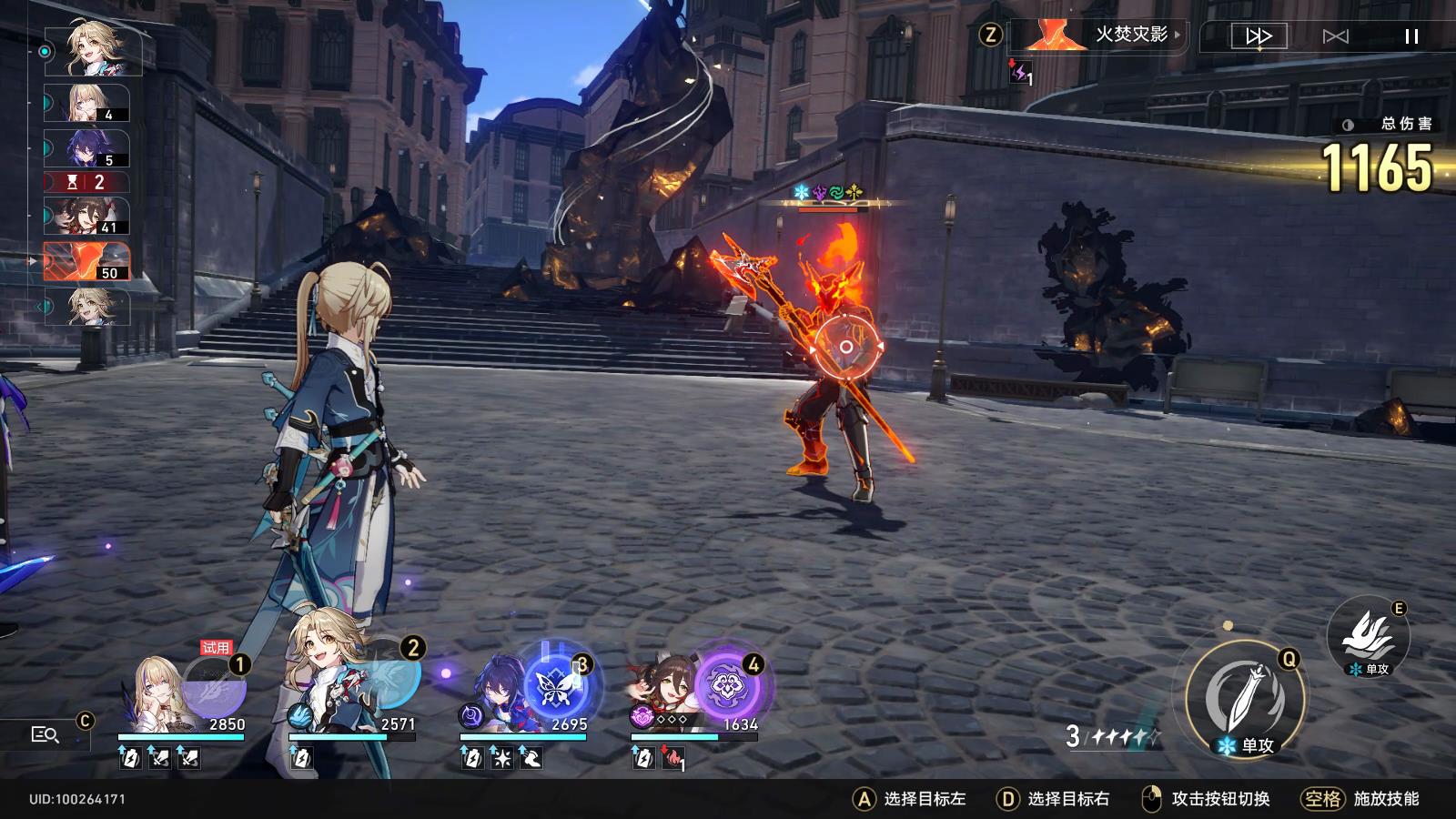Select the brown-haired portrait in the turn order

pyautogui.click(x=87, y=217)
